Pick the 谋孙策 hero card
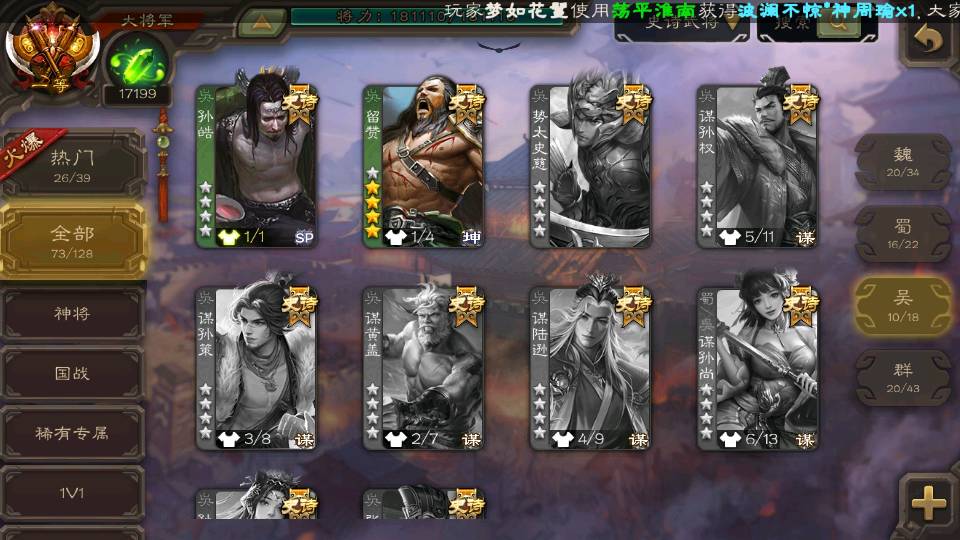960x540 pixels. [x=257, y=368]
